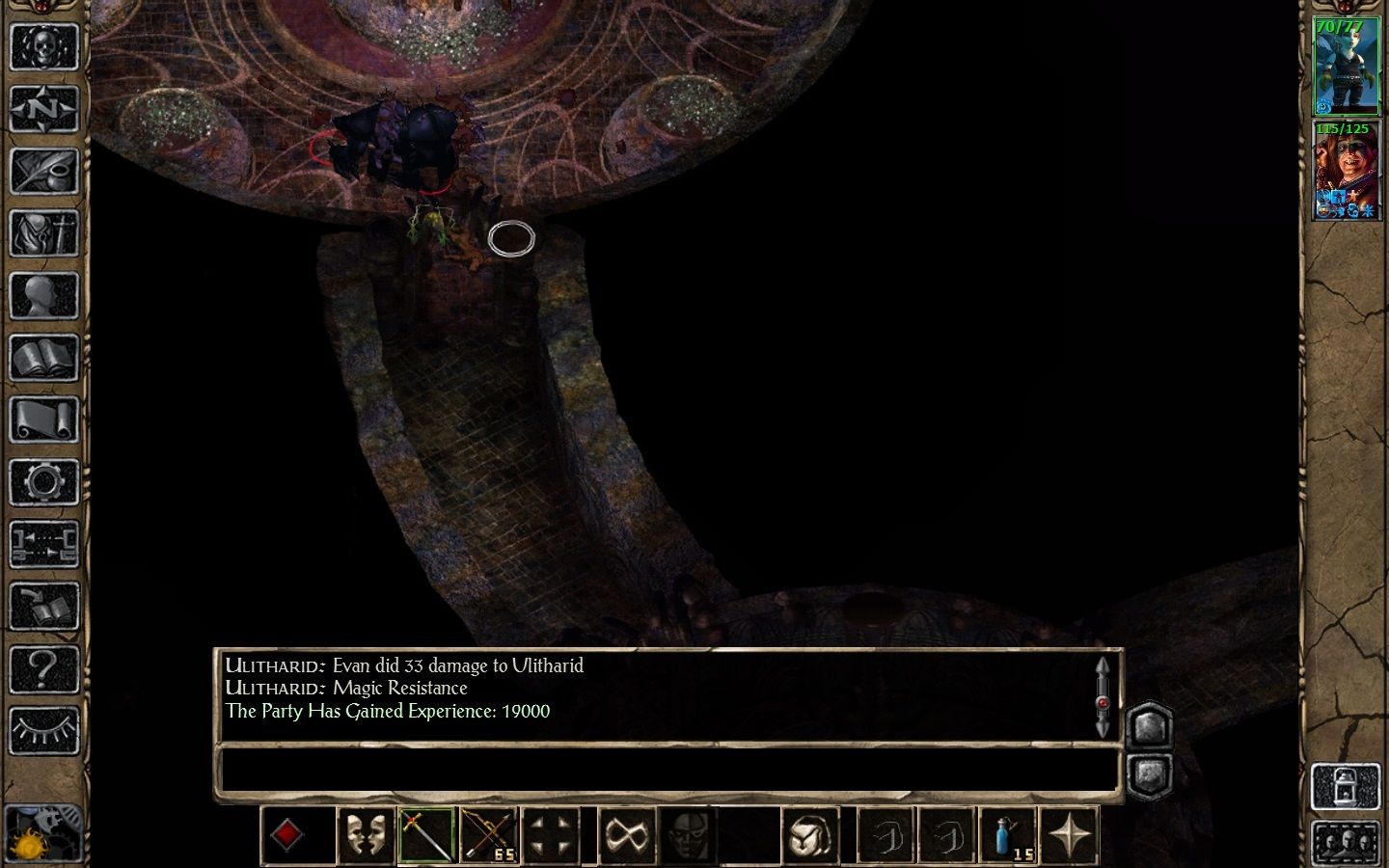Collapse the message log with the lower square button

1150,772
